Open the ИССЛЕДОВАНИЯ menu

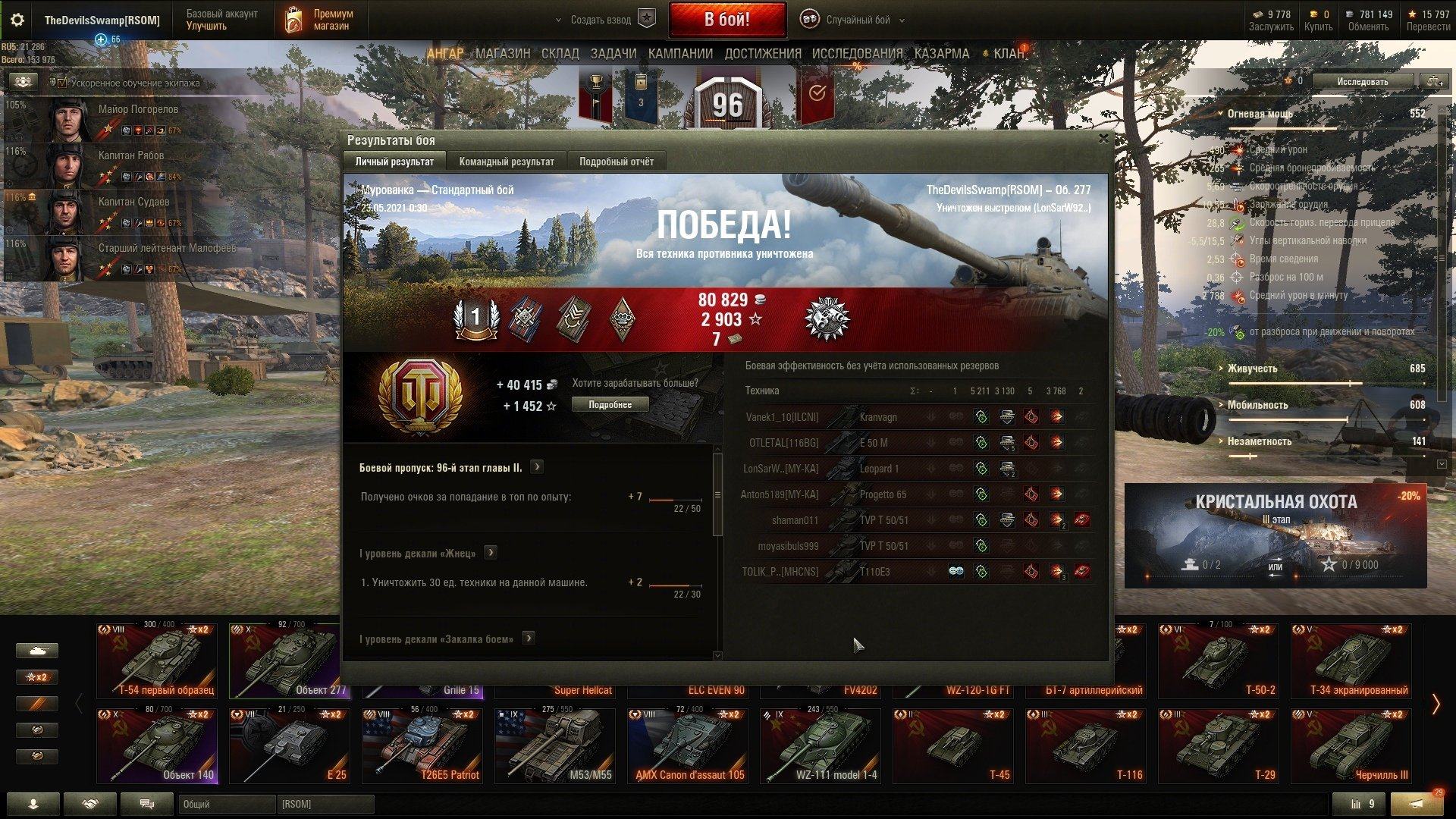pos(857,54)
